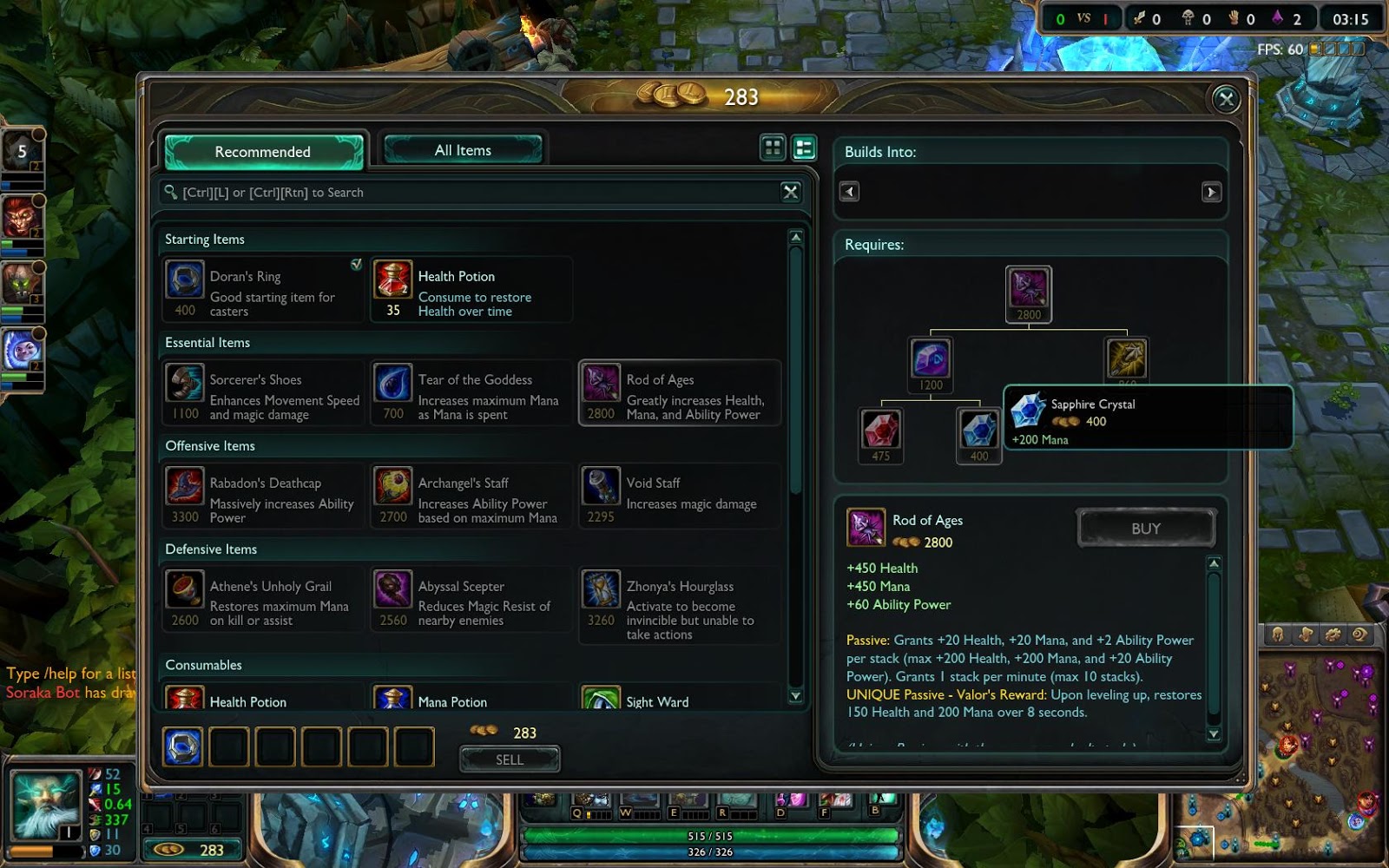Image resolution: width=1389 pixels, height=868 pixels.
Task: Click the item search input field
Action: (x=477, y=192)
